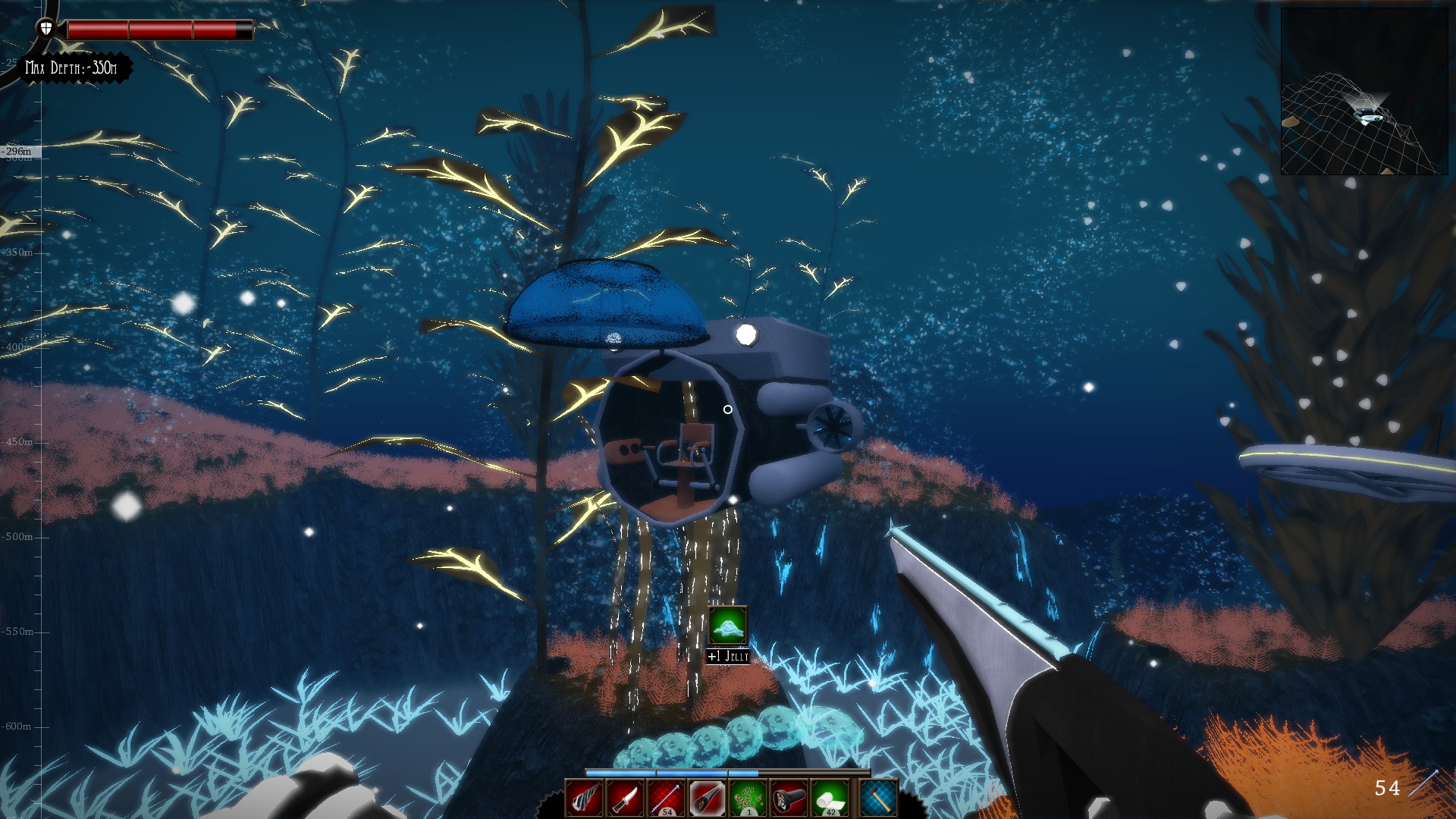Click the white shield icon on depth gauge top
Image resolution: width=1456 pixels, height=819 pixels.
pos(45,27)
